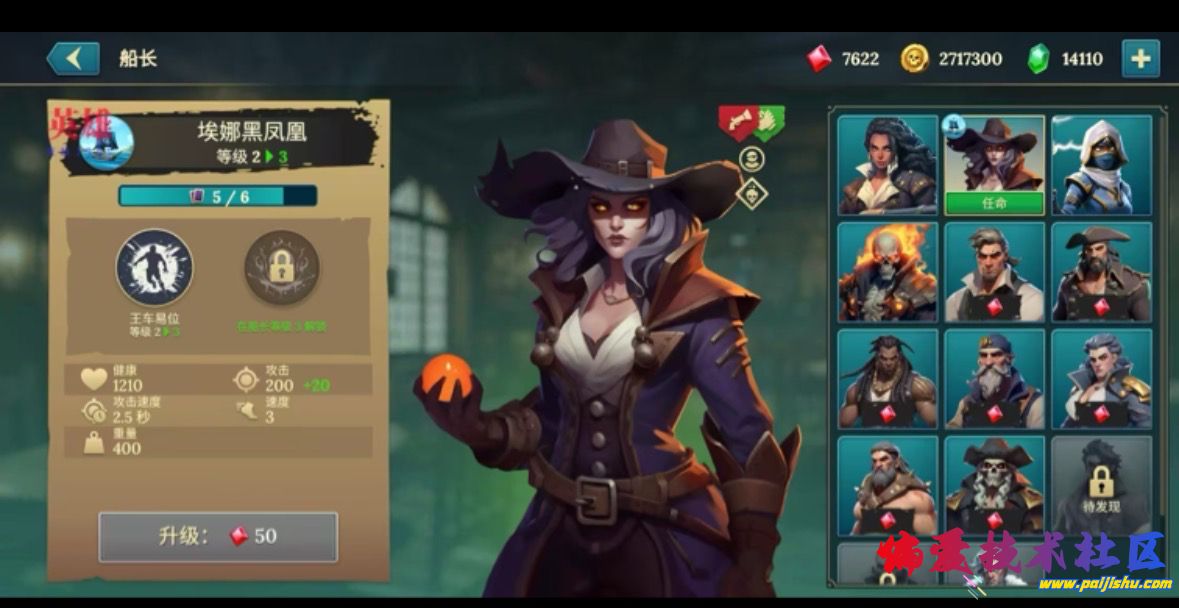Click the round skull coin icon
Screen dimensions: 1179x608
click(751, 158)
